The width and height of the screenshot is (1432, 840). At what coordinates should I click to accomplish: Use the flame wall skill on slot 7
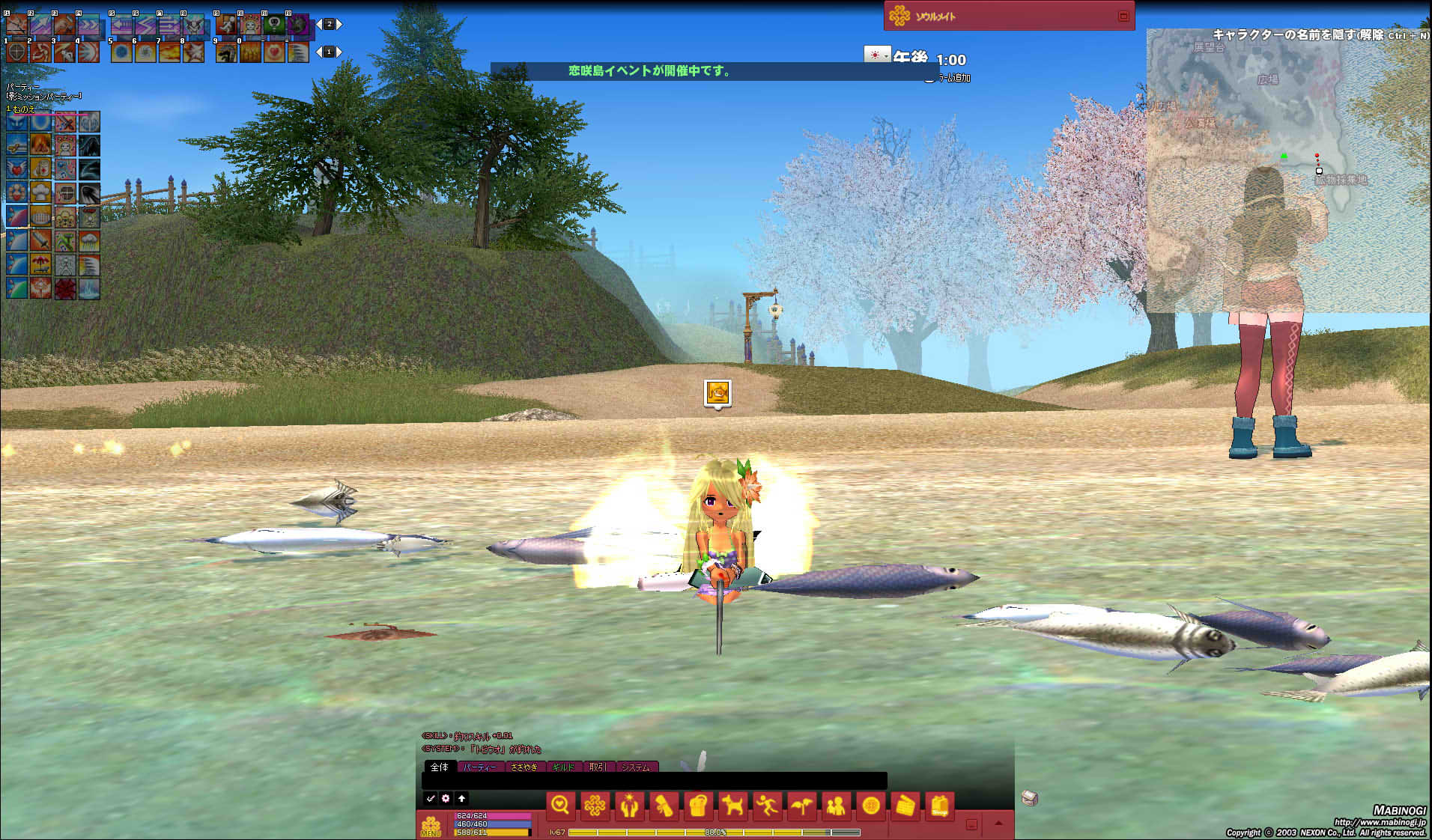pos(169,52)
